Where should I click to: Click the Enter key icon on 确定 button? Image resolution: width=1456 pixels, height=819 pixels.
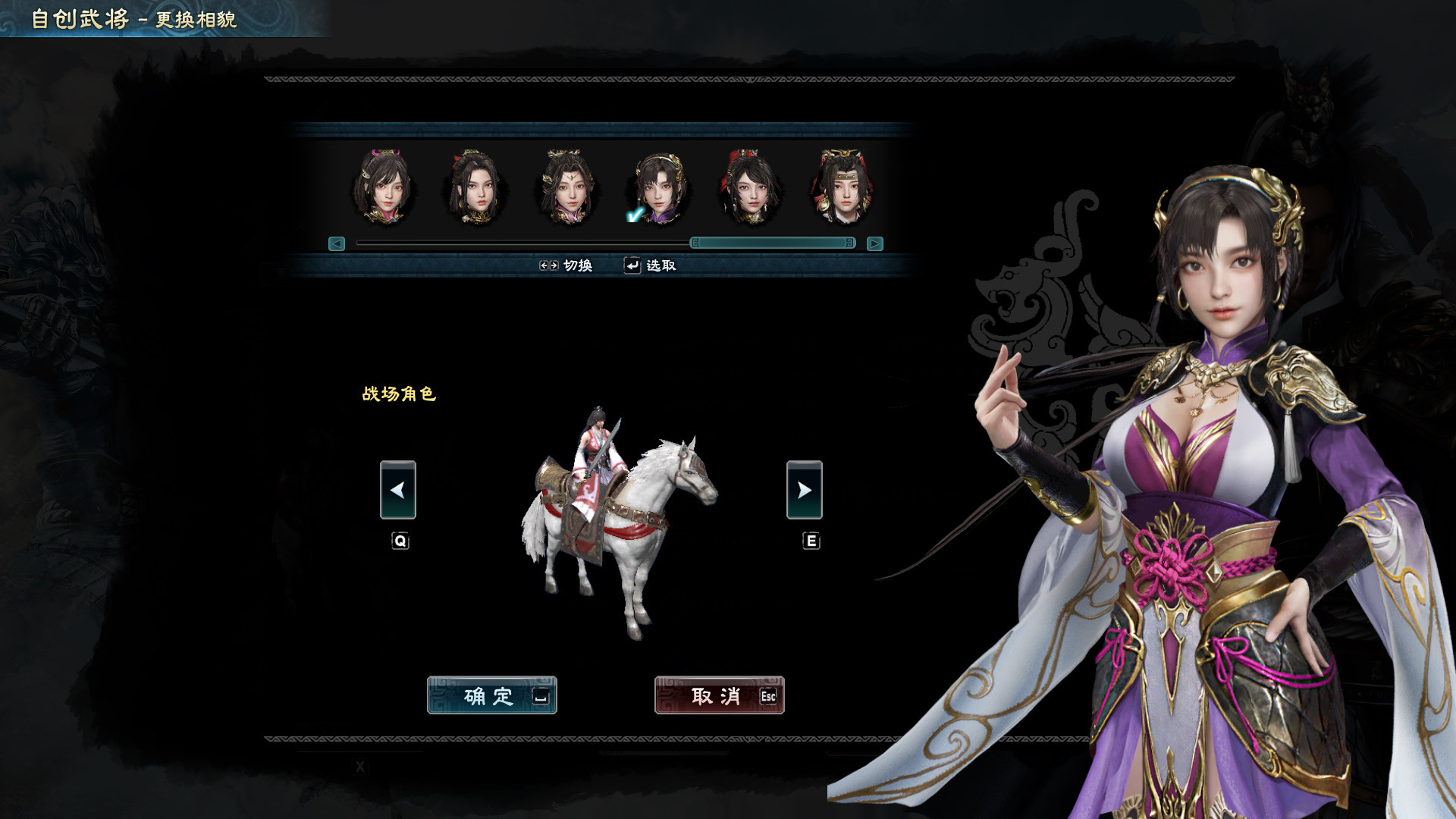point(540,697)
